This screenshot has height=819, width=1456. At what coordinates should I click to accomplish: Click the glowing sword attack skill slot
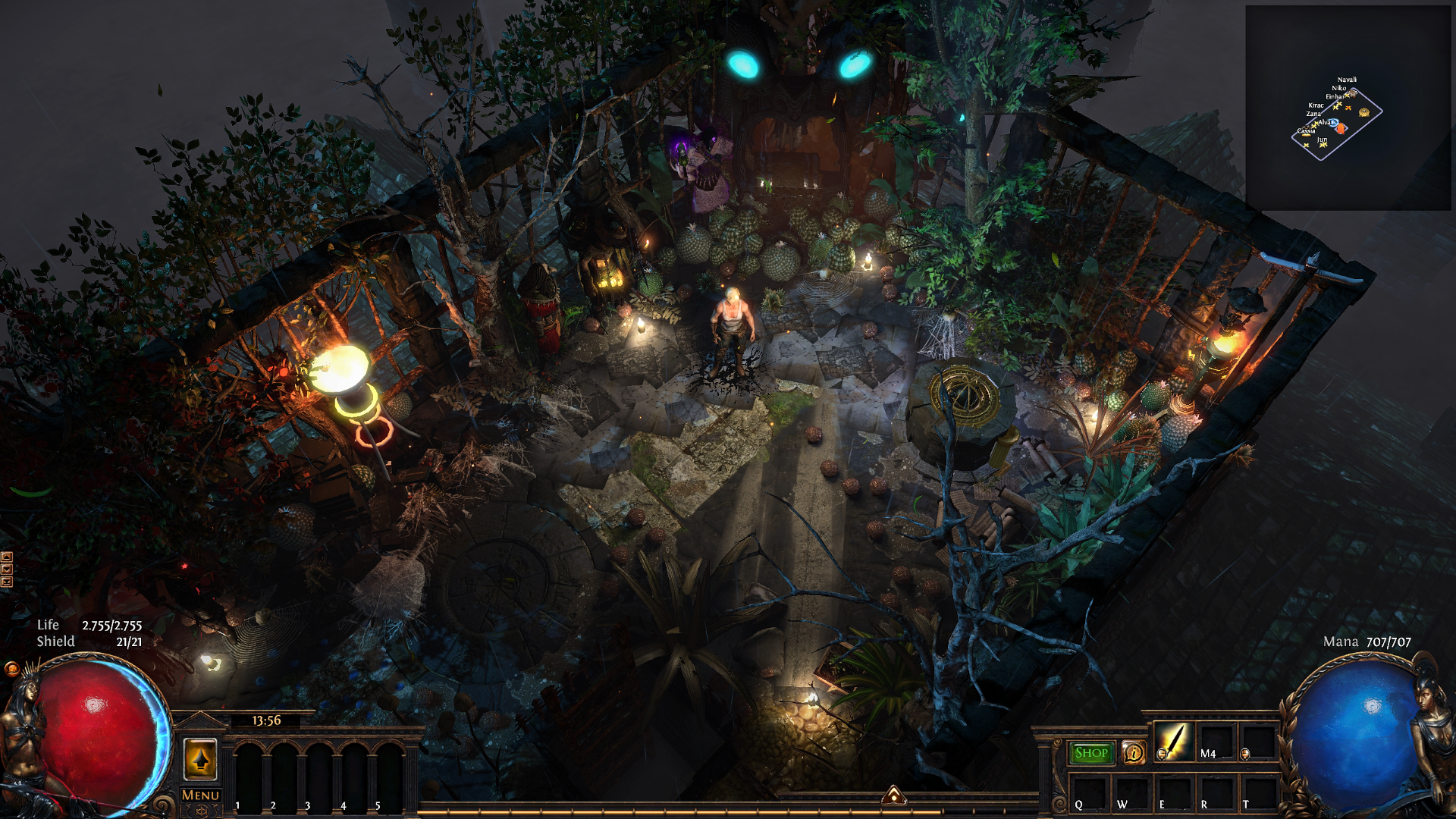tap(1173, 741)
